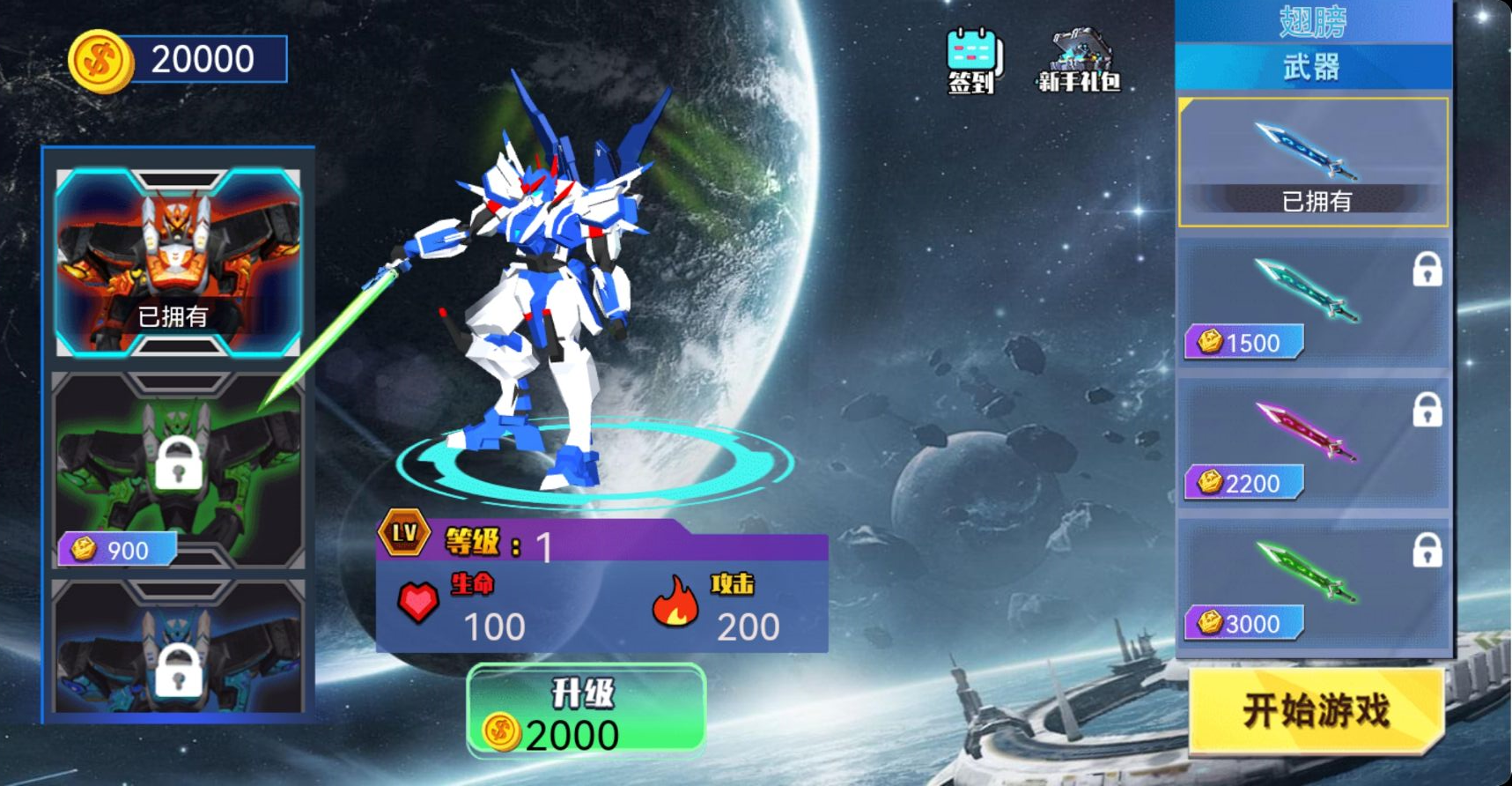1512x786 pixels.
Task: Select the owned orange mech portrait
Action: pyautogui.click(x=178, y=262)
